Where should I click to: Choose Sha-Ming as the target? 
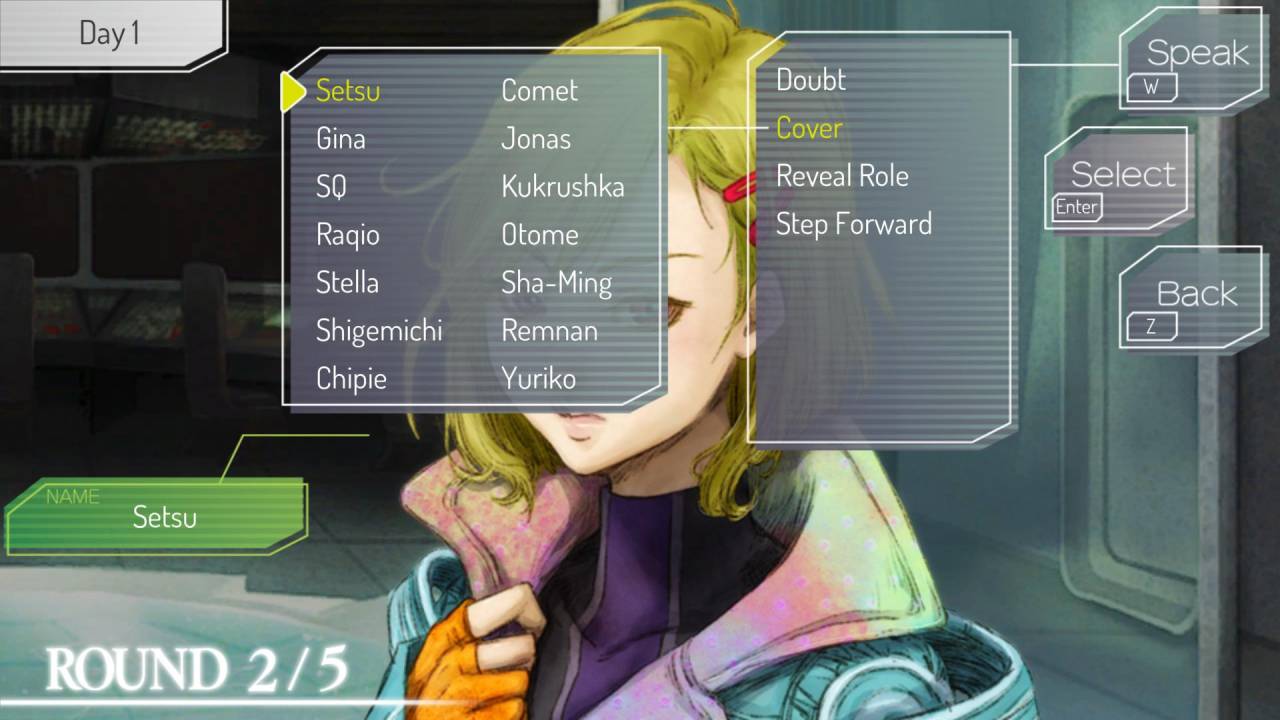[x=556, y=283]
